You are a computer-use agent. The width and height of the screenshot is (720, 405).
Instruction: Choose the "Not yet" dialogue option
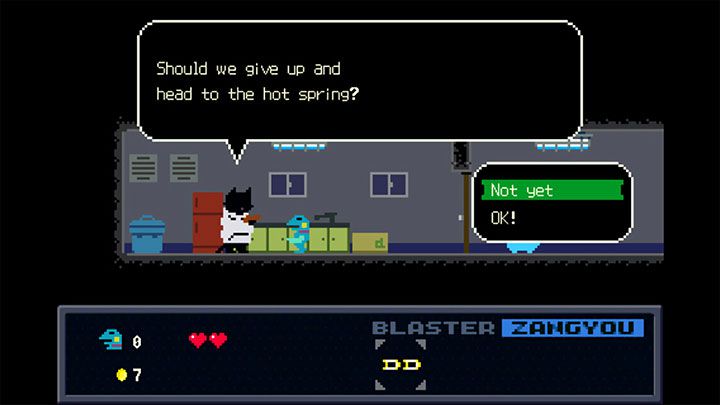coord(550,190)
